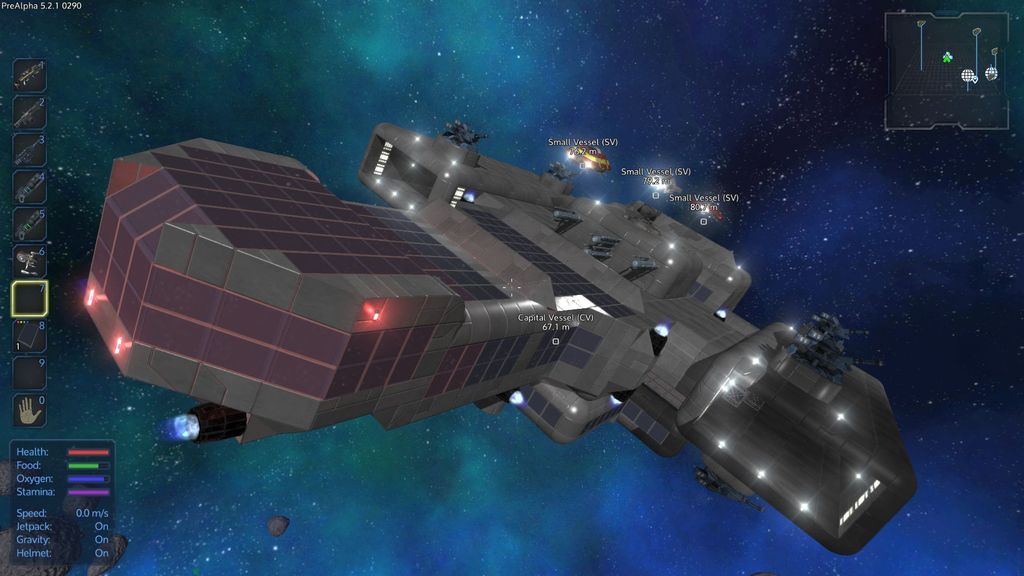Switch to the bare hand slot 0
The image size is (1024, 576).
pos(29,409)
